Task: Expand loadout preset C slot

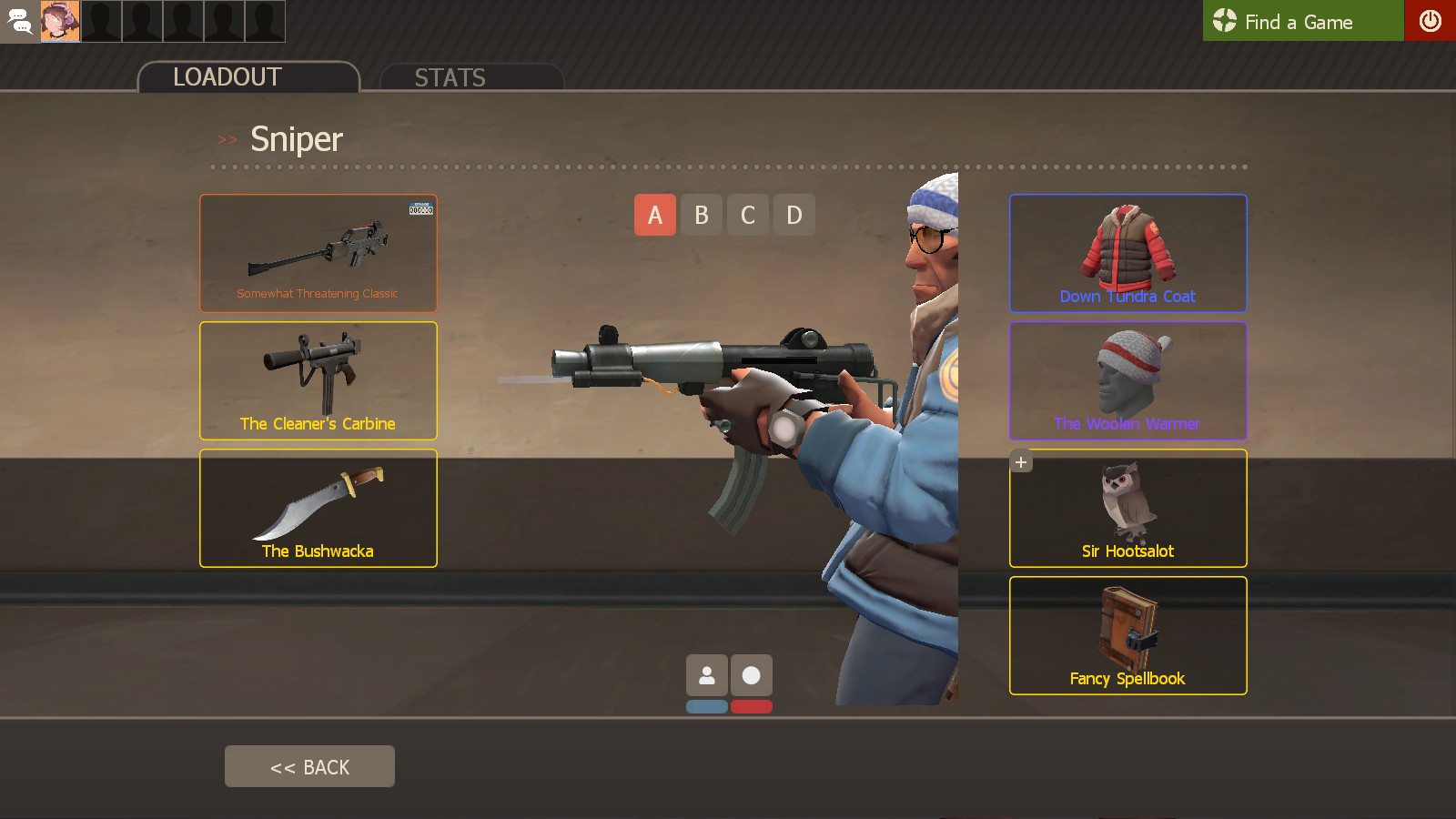Action: pos(747,215)
